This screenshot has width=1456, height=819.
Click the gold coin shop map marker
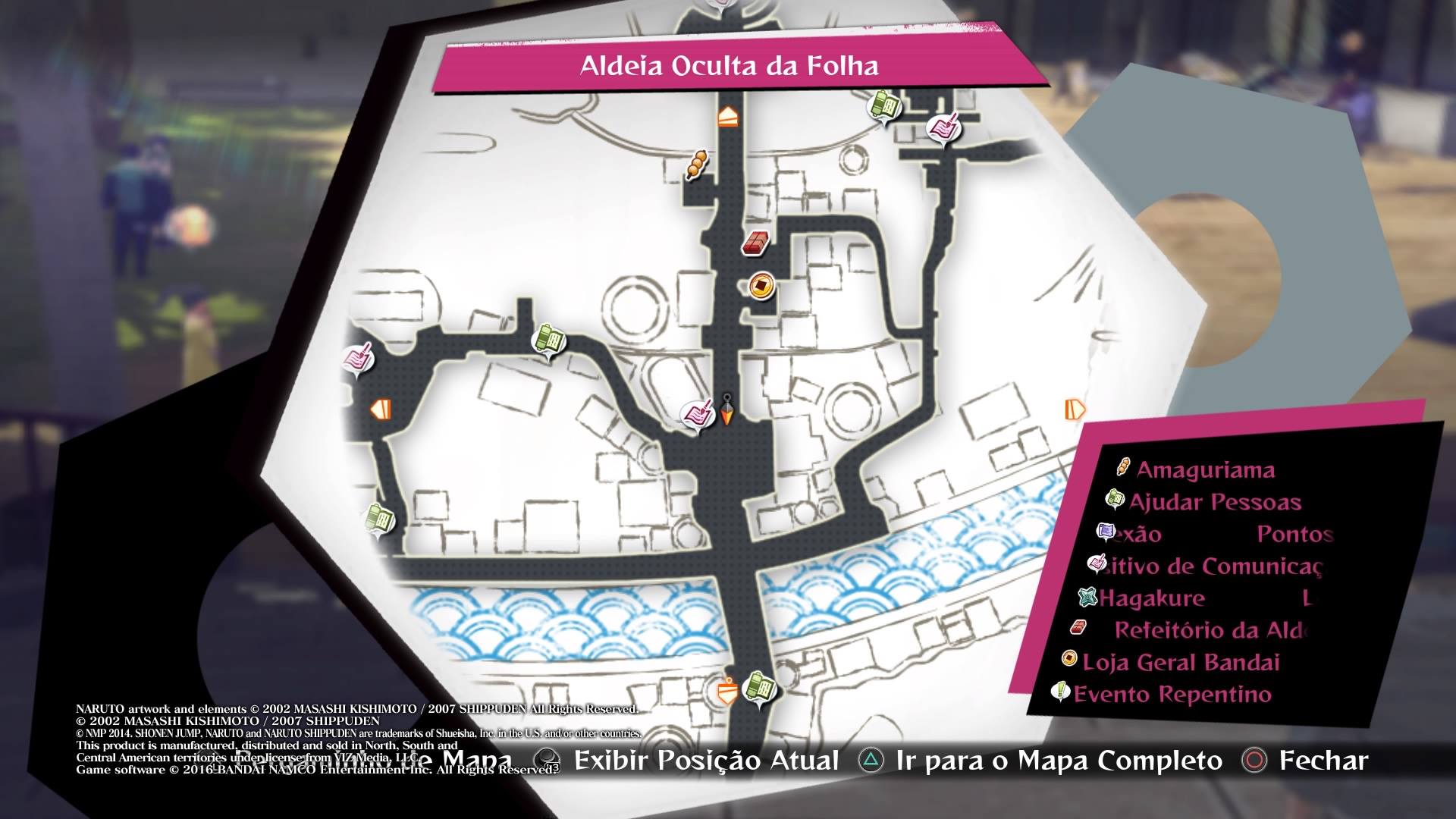click(x=758, y=286)
